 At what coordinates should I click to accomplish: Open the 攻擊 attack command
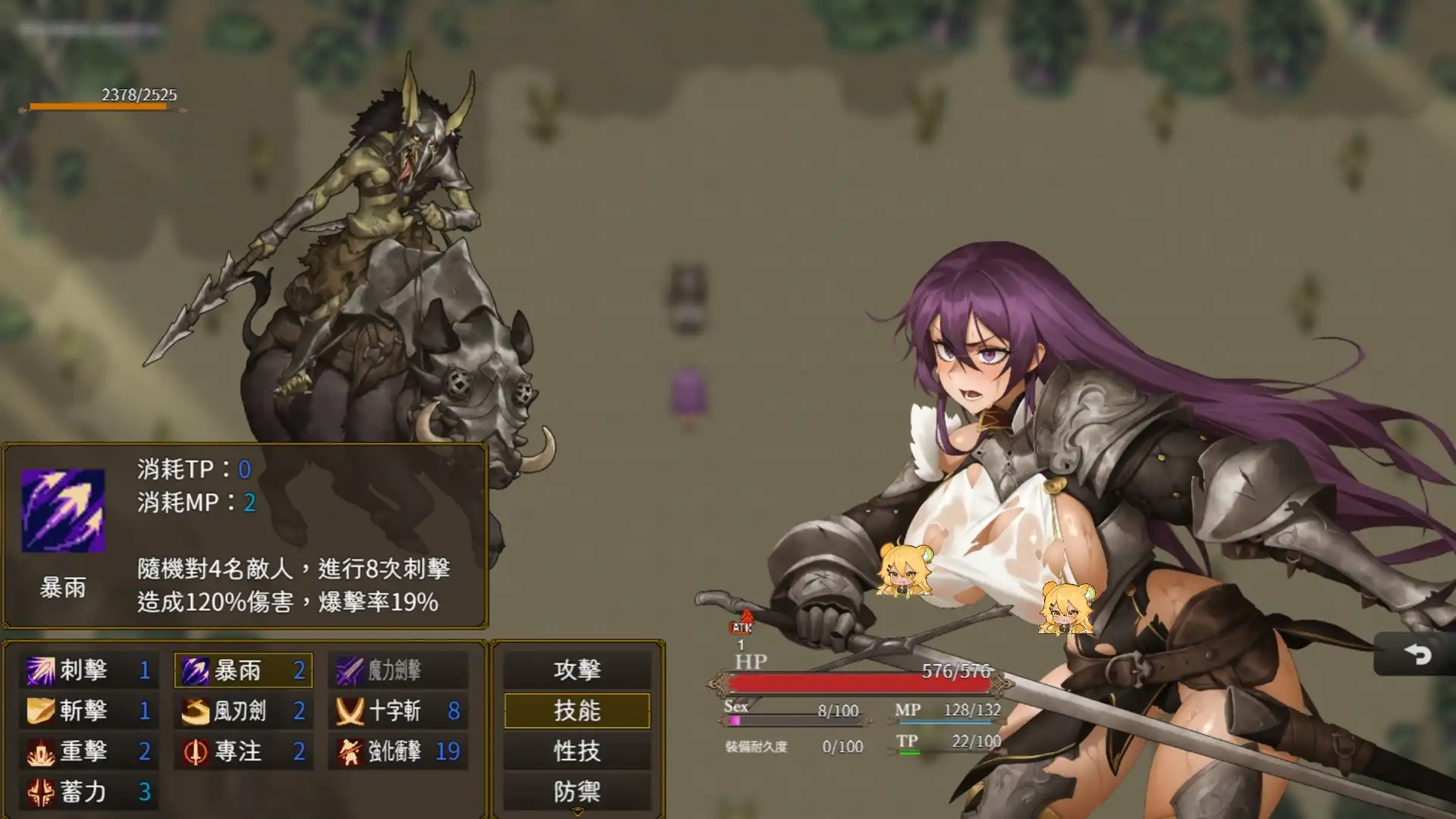[x=576, y=670]
